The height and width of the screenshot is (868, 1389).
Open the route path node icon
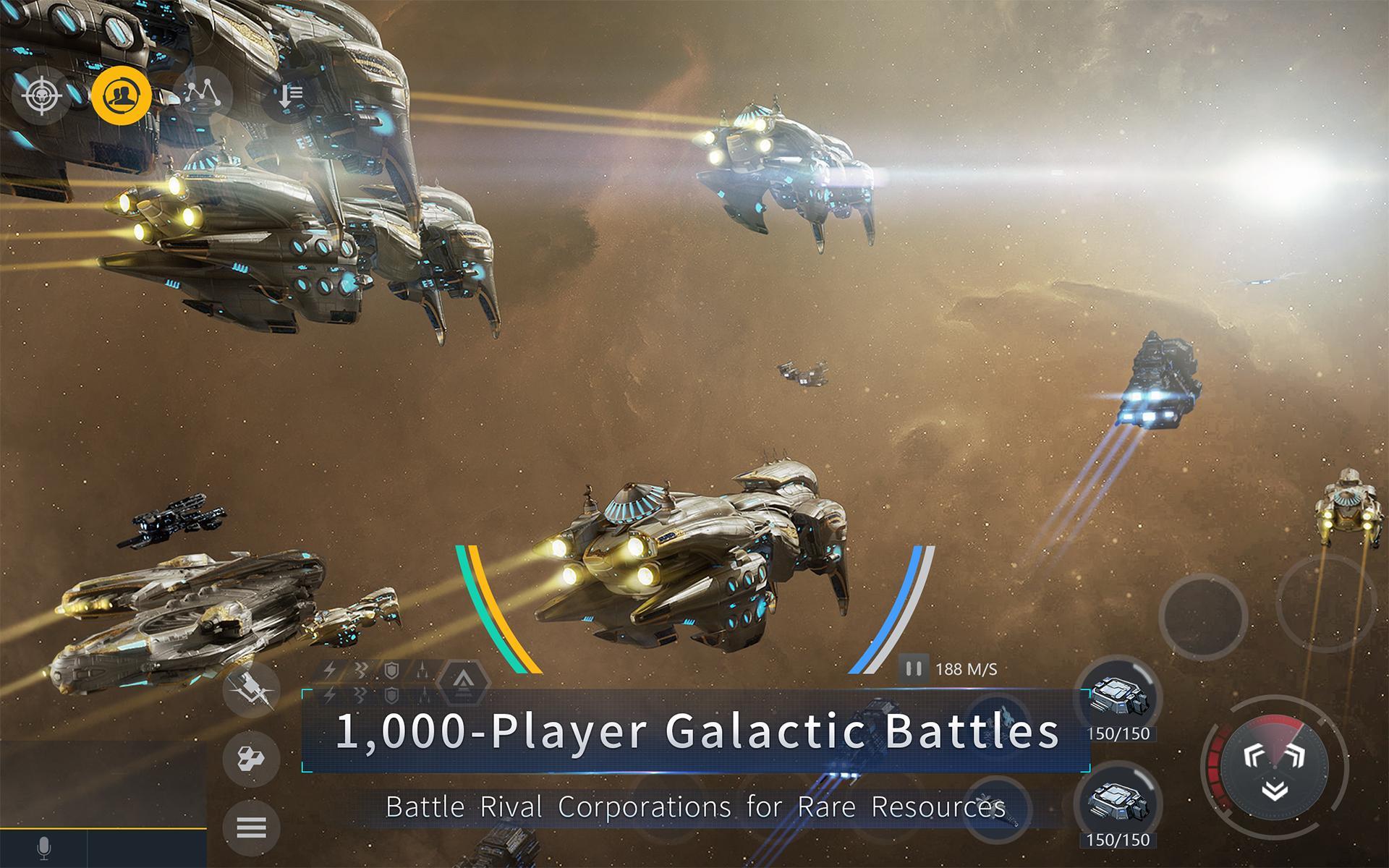click(204, 94)
